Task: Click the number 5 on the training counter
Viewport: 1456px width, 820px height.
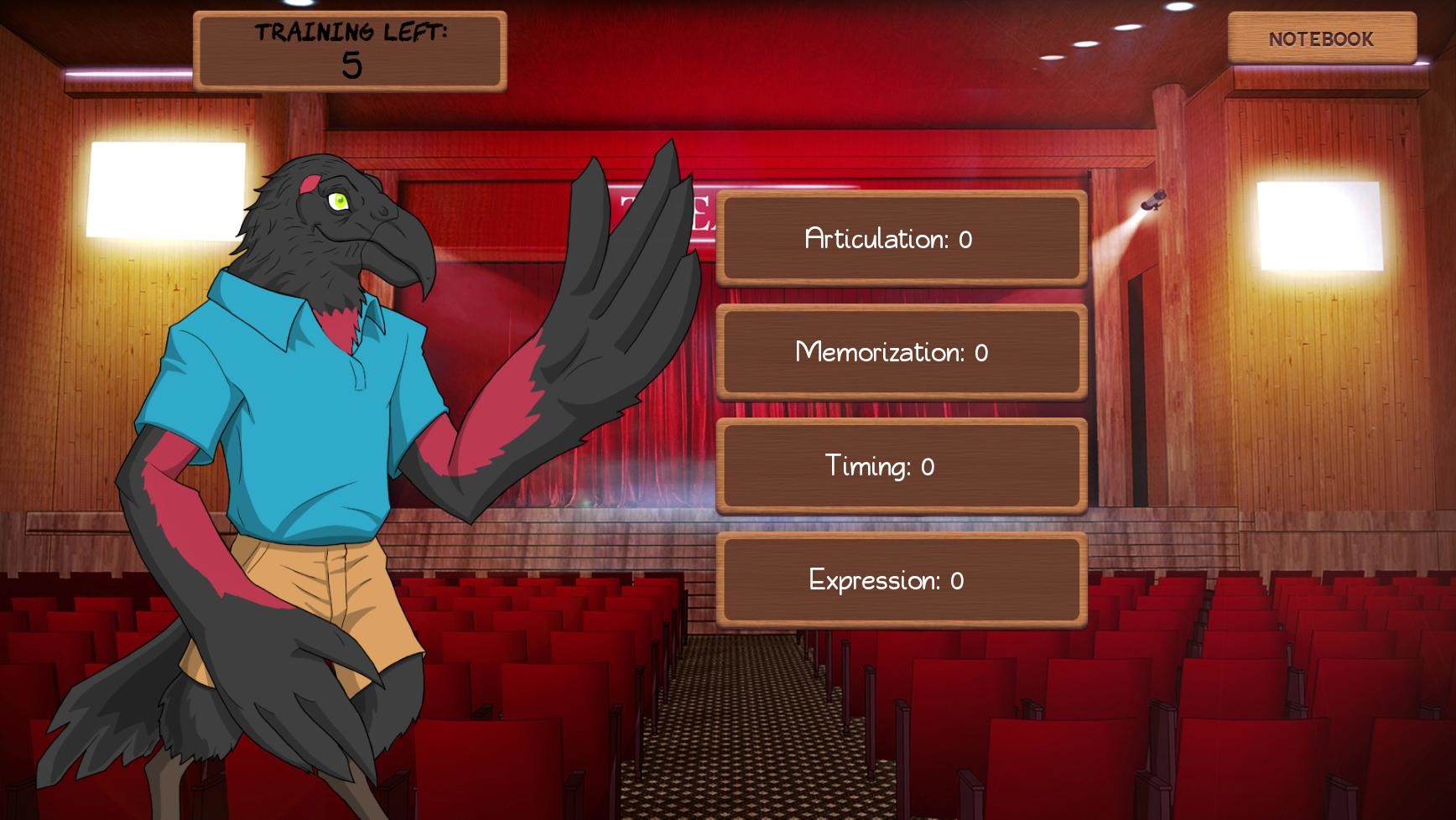Action: pos(352,65)
